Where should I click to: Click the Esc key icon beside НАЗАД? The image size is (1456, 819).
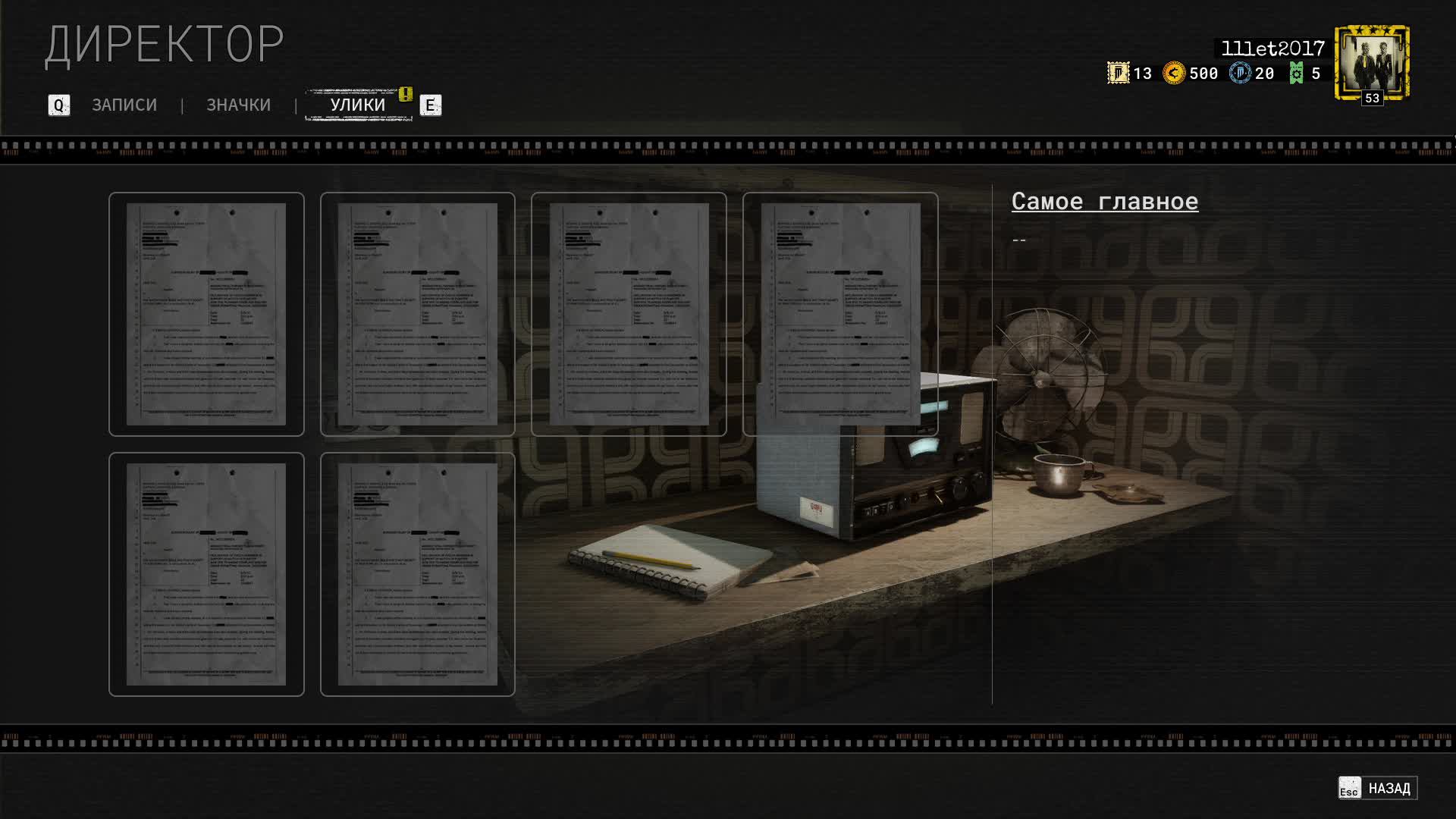click(x=1349, y=789)
